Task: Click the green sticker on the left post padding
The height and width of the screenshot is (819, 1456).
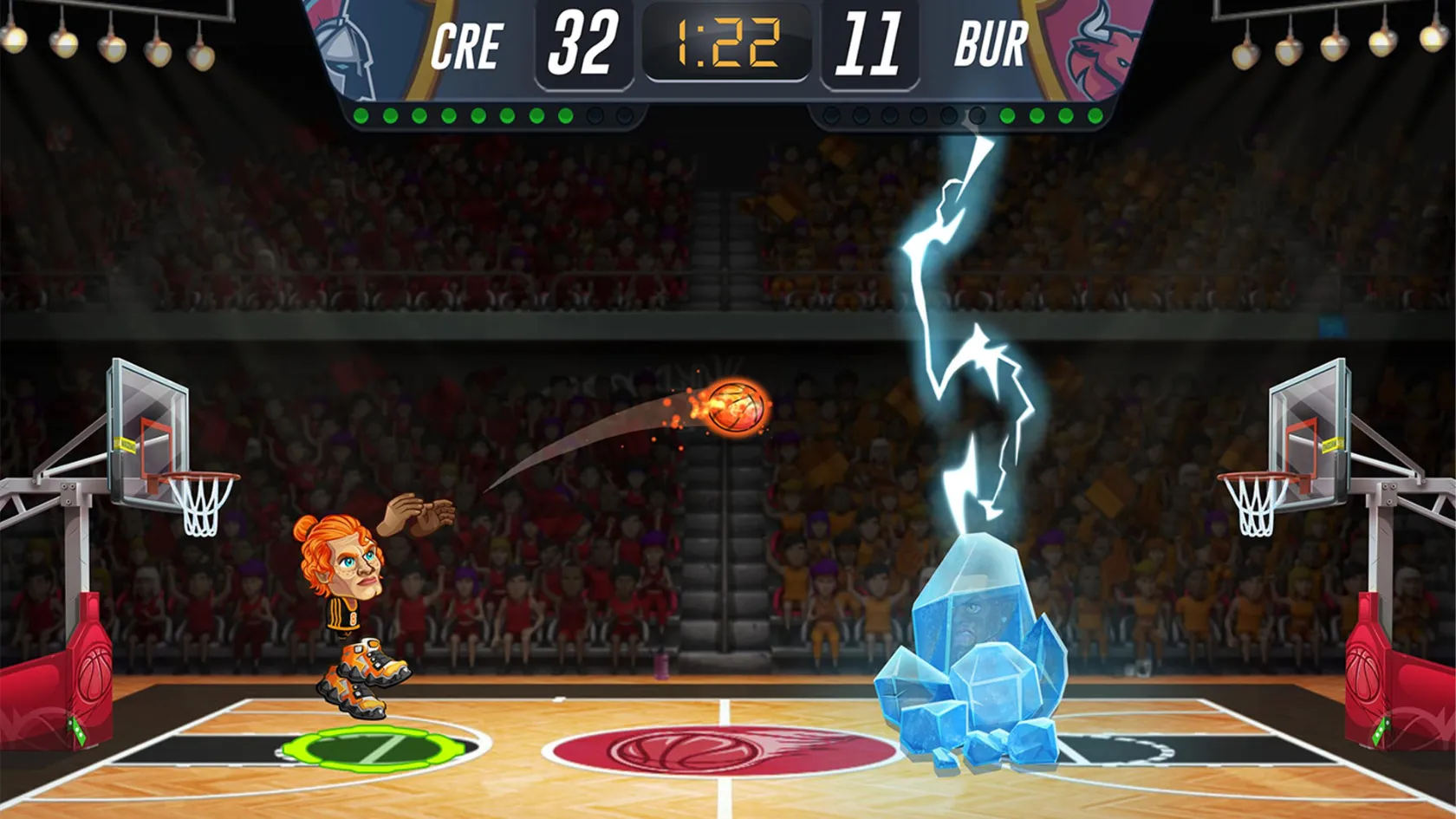Action: 76,731
